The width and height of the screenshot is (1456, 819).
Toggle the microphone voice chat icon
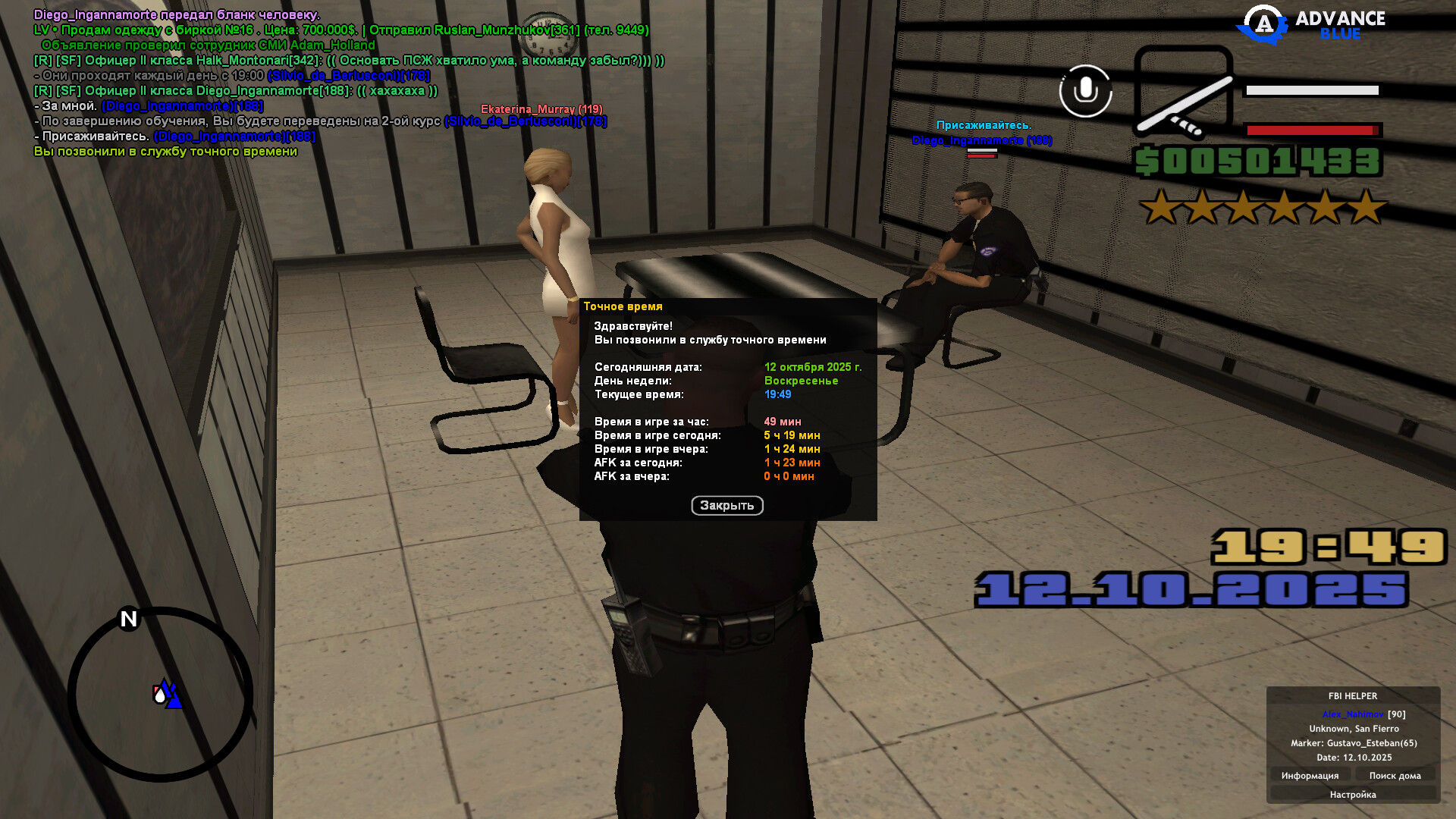(1085, 91)
